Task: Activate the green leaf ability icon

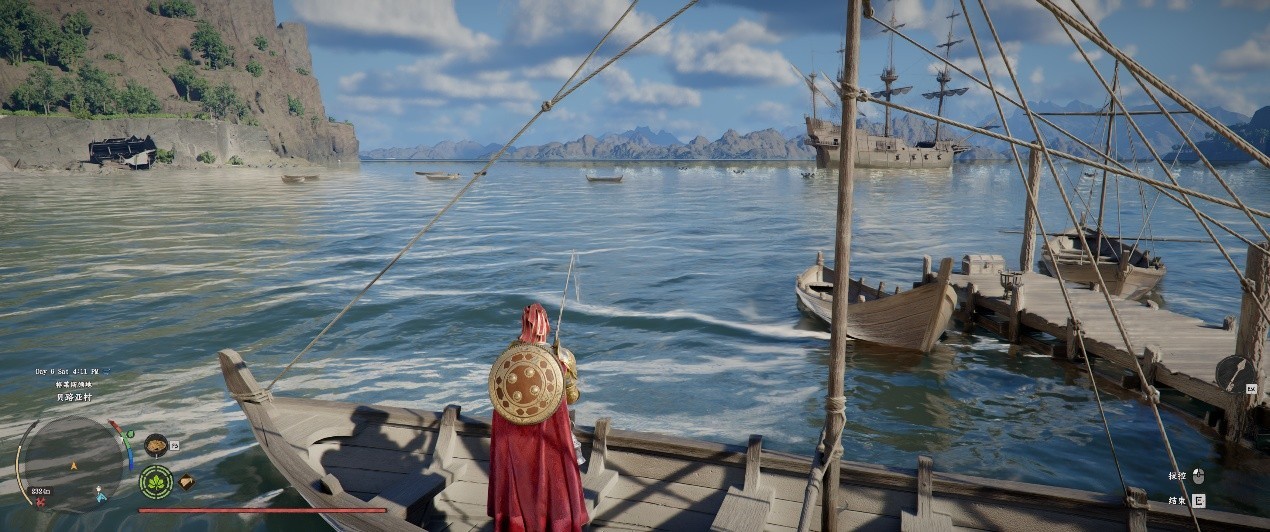Action: 156,482
